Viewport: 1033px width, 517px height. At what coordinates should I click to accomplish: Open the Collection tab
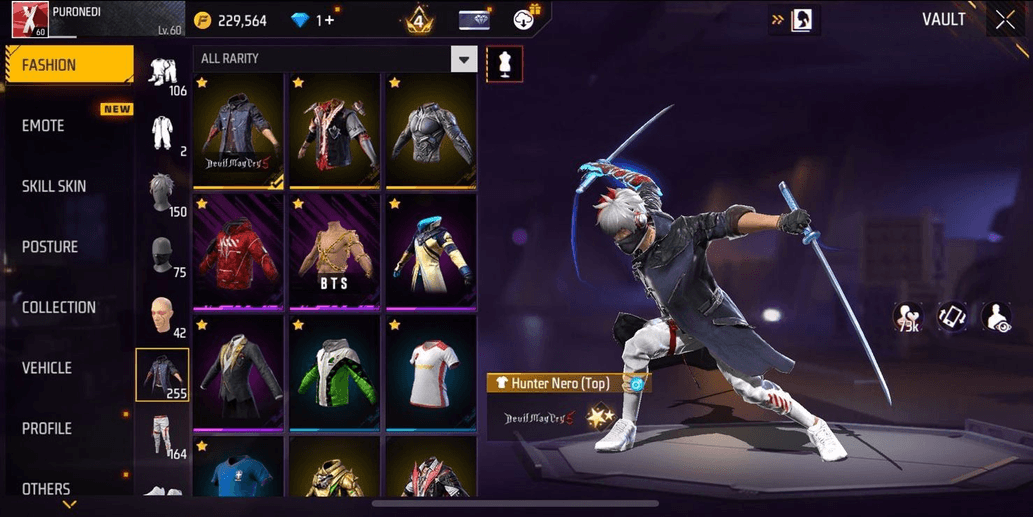point(59,307)
